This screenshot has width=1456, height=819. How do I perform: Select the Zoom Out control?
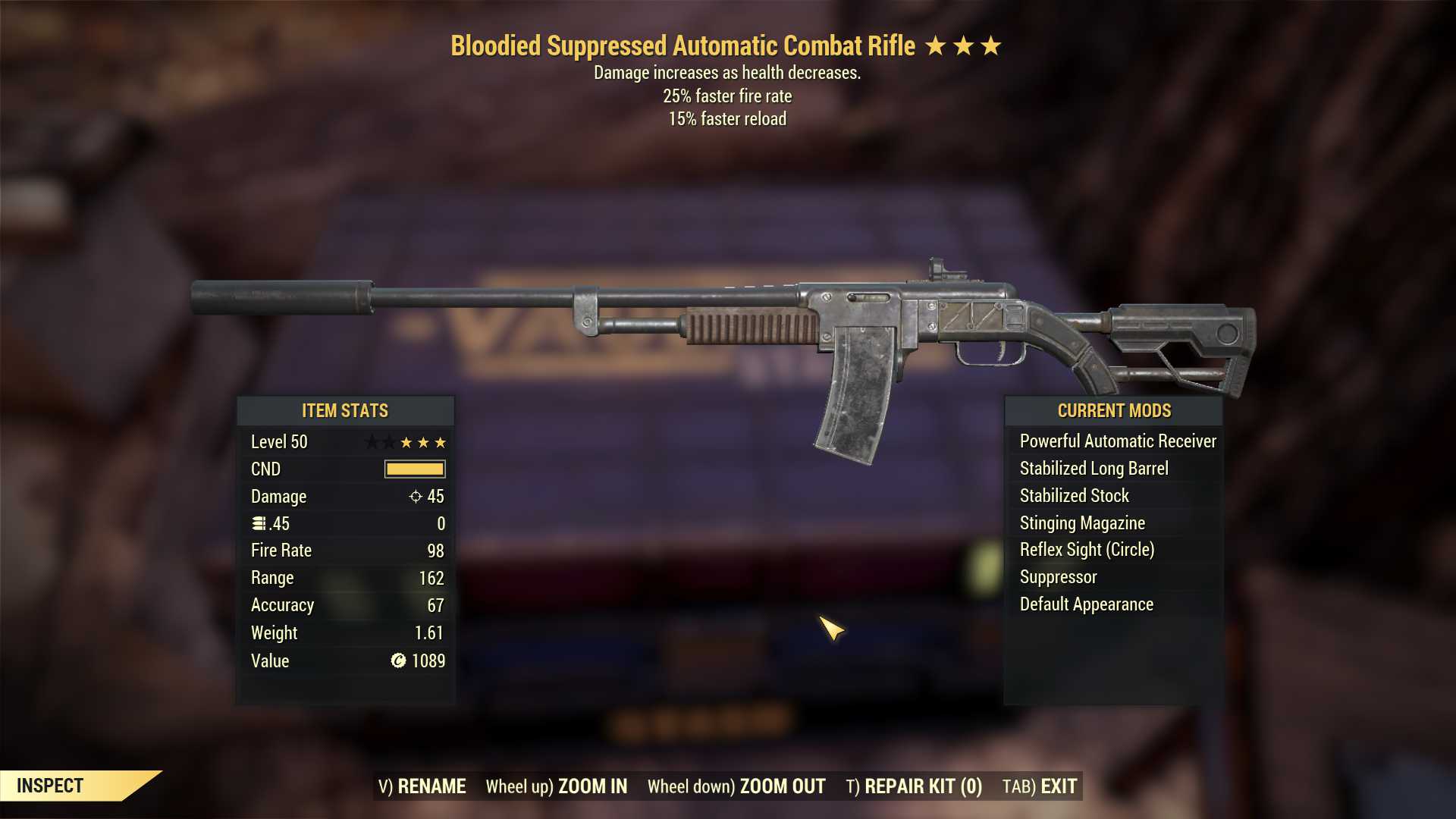point(736,786)
